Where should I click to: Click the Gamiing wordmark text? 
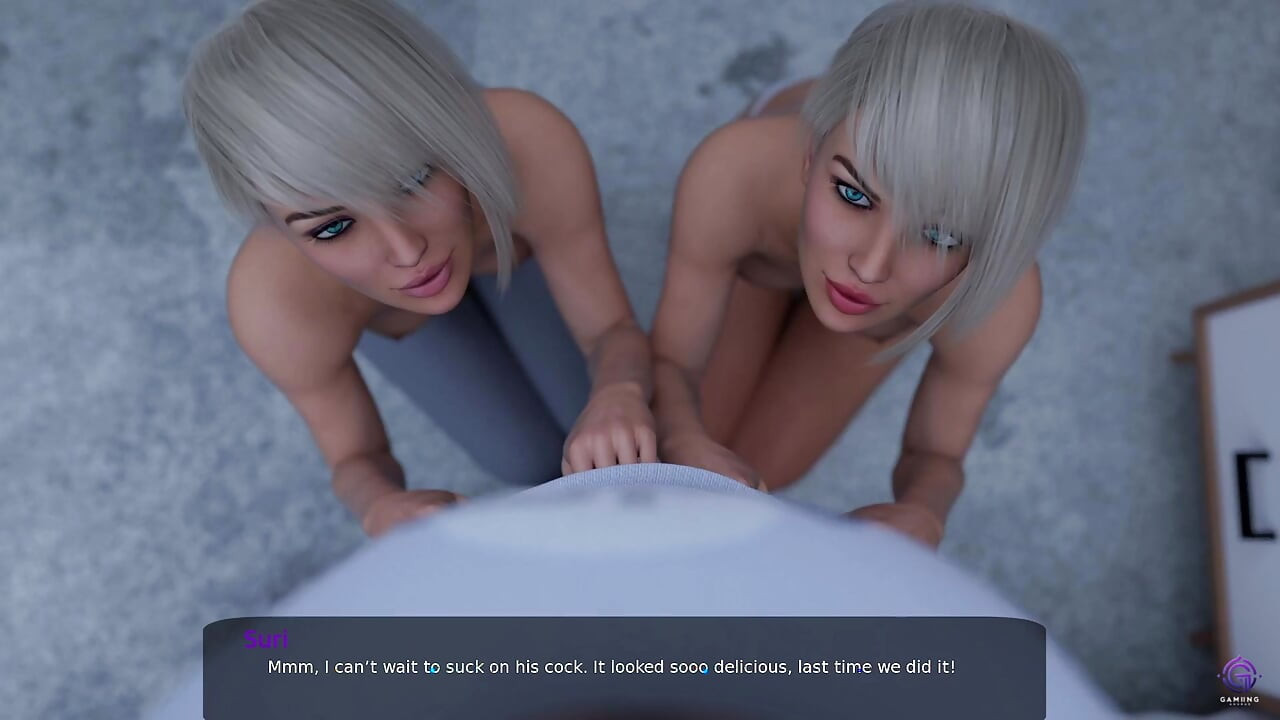tap(1240, 699)
